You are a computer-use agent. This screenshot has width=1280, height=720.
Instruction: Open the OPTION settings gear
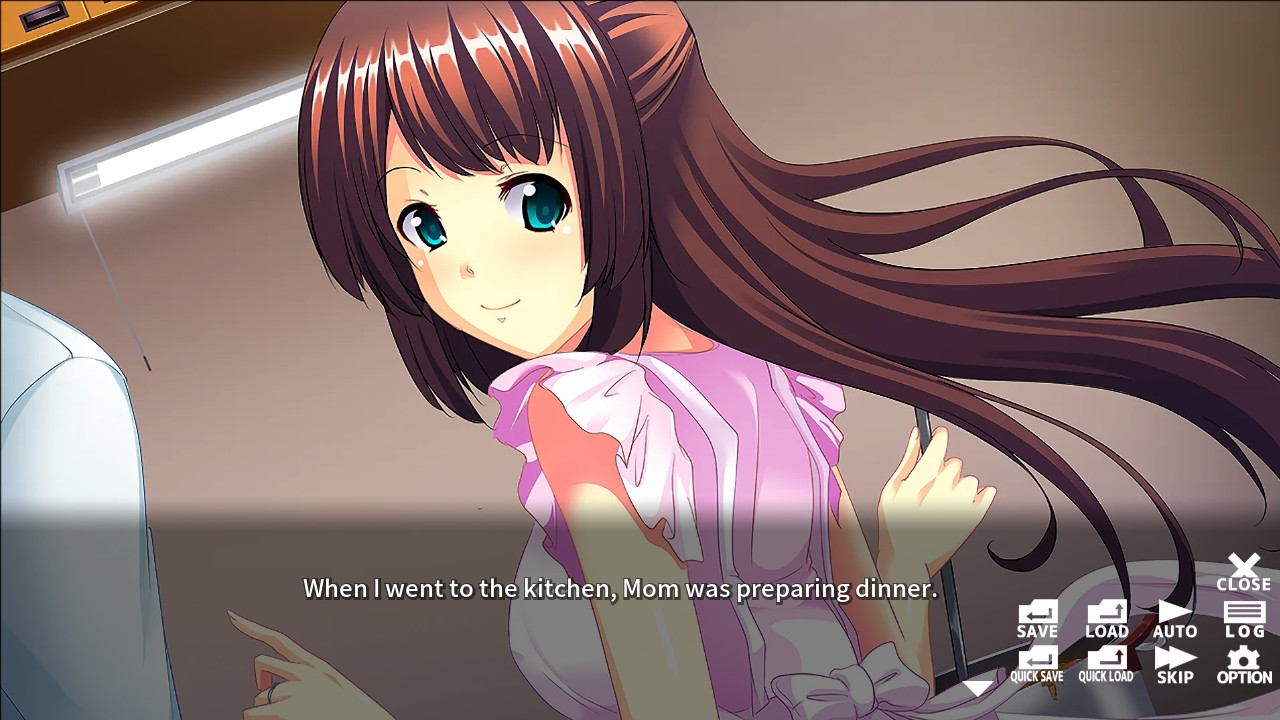click(1243, 663)
